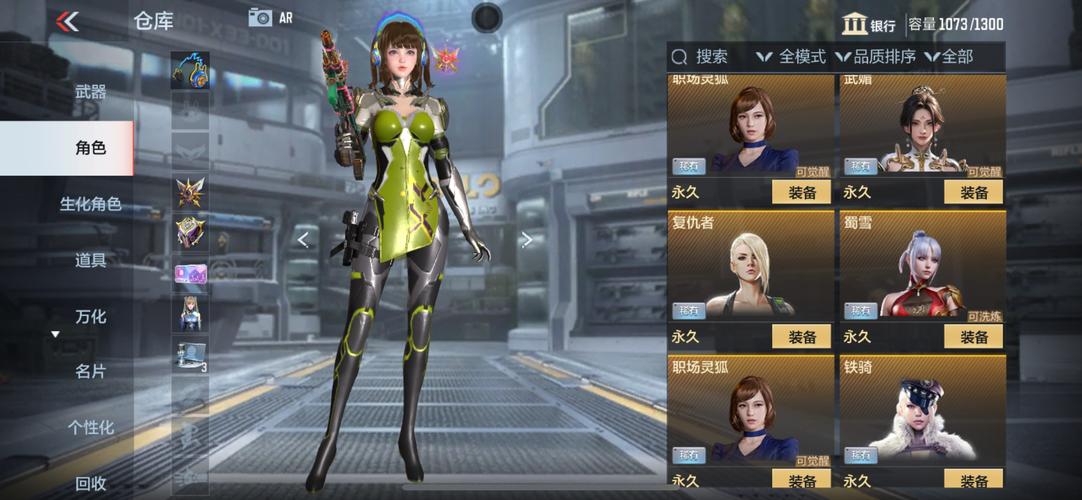Screen dimensions: 1082x500
Task: Rotate character with the right arrow
Action: [x=526, y=239]
